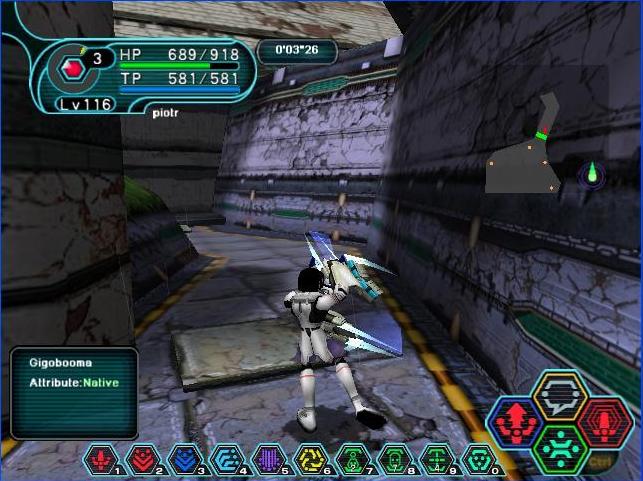Select the green-bordered action palette hexagon
This screenshot has width=643, height=481.
557,447
